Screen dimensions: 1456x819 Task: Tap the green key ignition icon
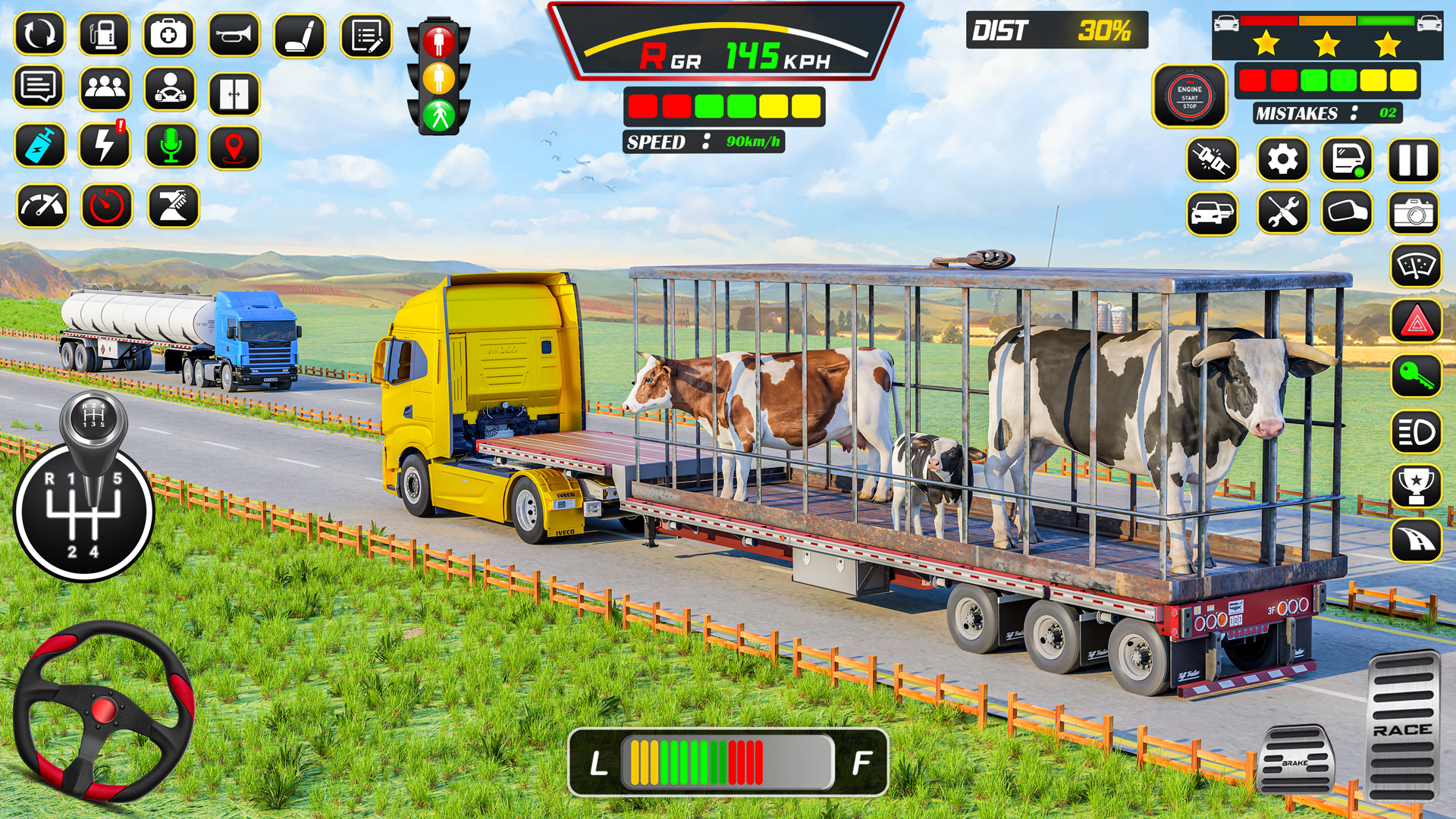pos(1416,376)
